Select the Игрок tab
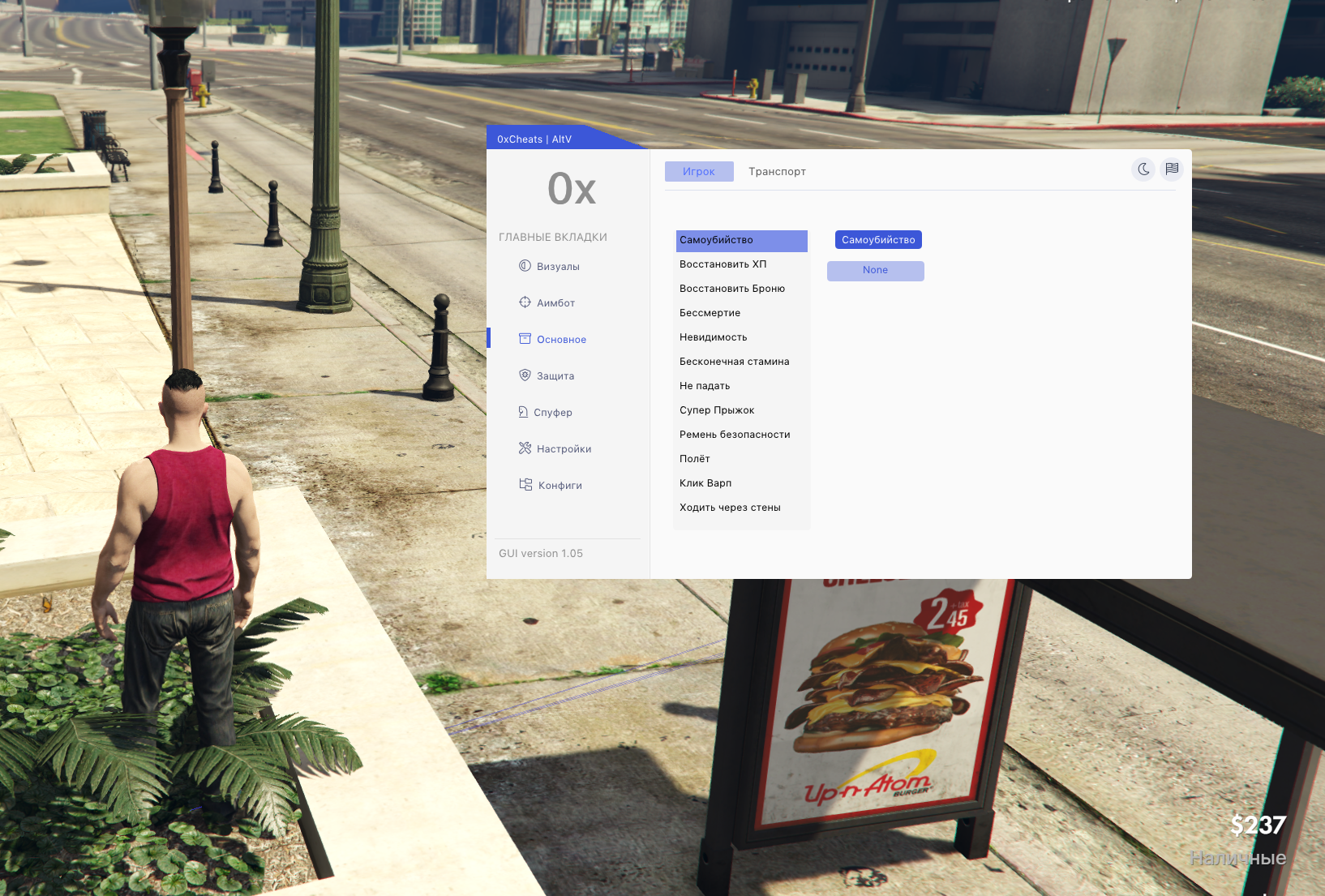Image resolution: width=1325 pixels, height=896 pixels. pos(698,172)
